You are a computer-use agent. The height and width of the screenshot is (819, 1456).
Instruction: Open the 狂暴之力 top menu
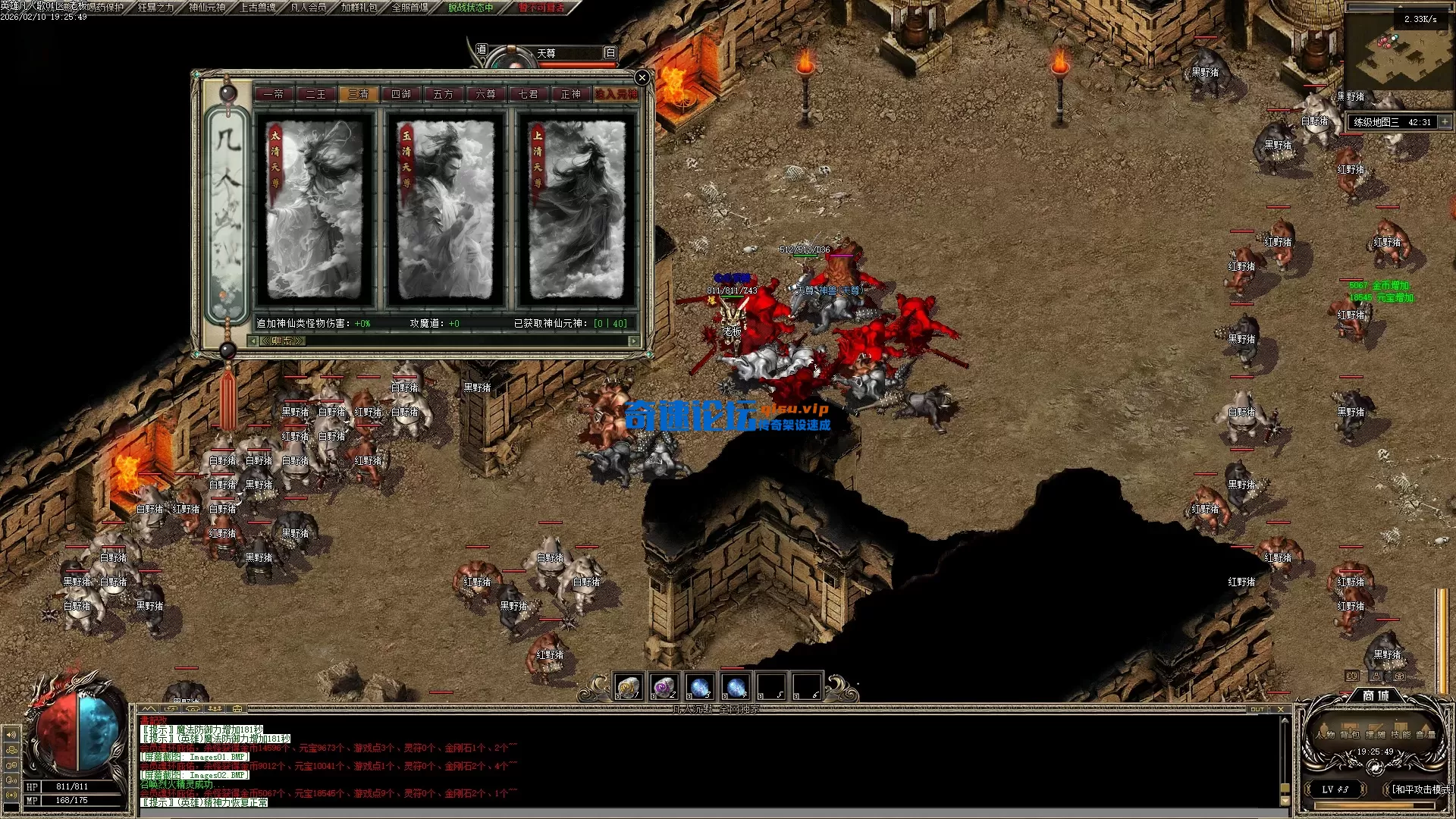(155, 8)
